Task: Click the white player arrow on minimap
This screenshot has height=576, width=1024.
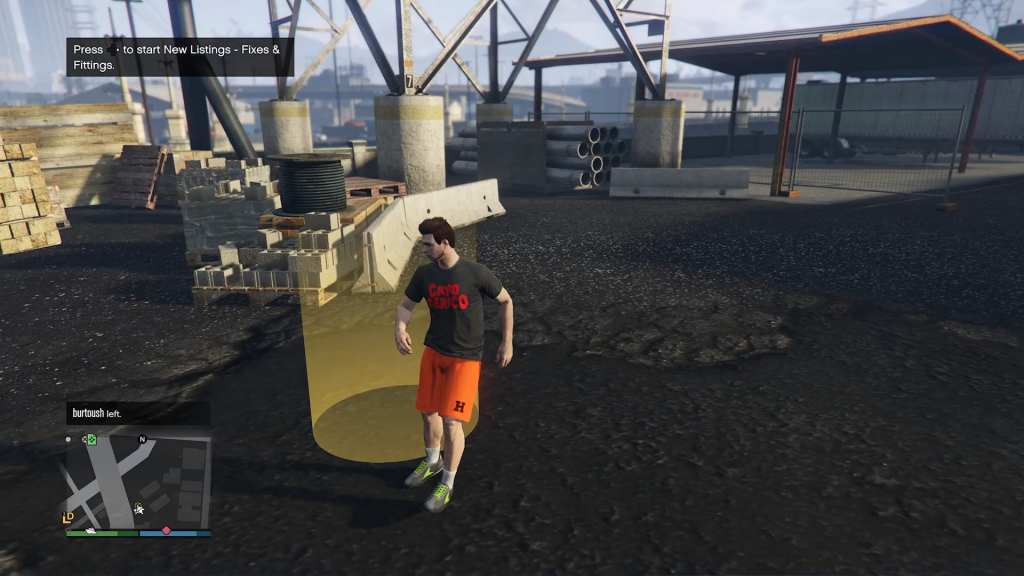Action: (139, 509)
